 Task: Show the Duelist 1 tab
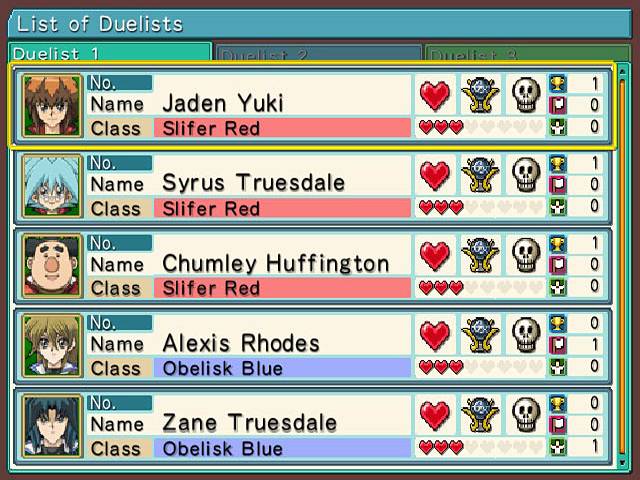(110, 54)
